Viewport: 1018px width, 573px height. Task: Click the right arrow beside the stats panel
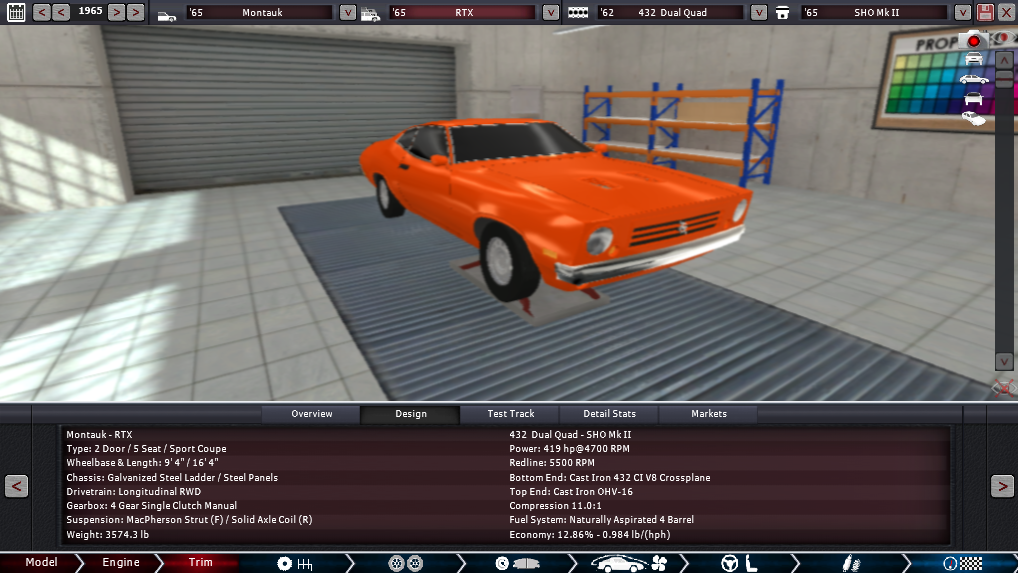pyautogui.click(x=1001, y=486)
